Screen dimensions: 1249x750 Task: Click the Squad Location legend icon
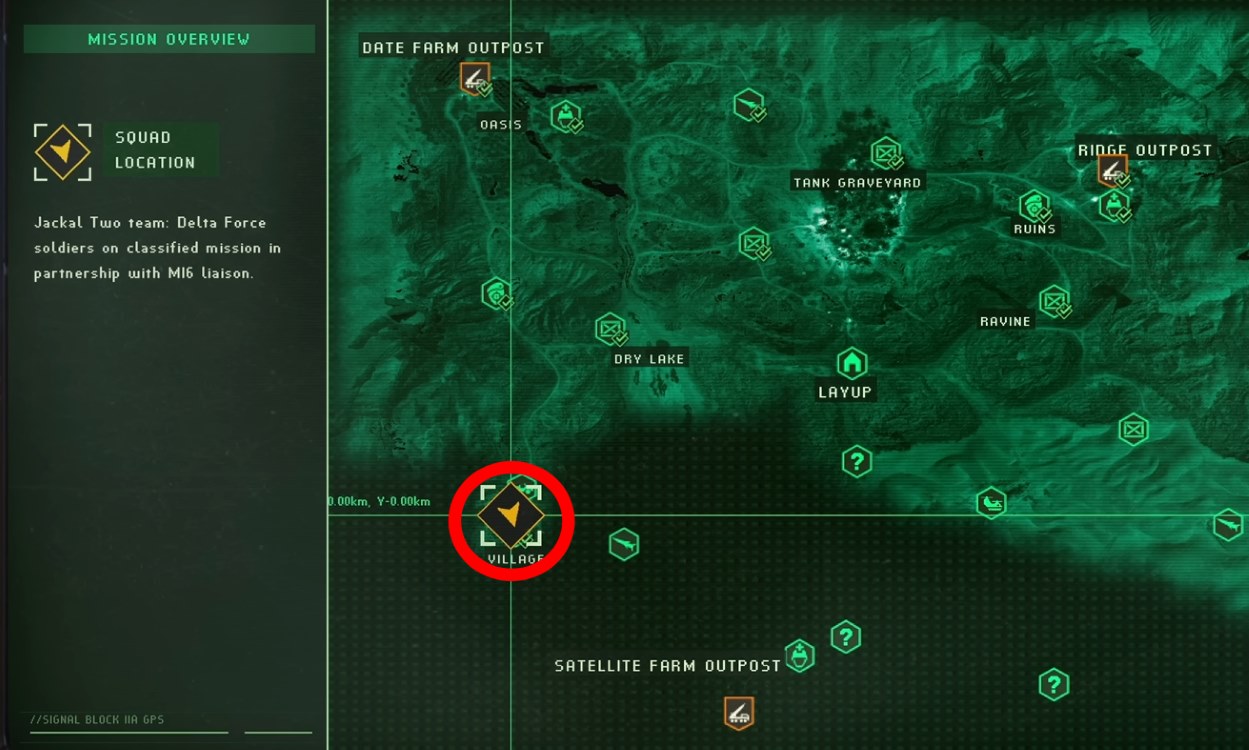point(63,152)
